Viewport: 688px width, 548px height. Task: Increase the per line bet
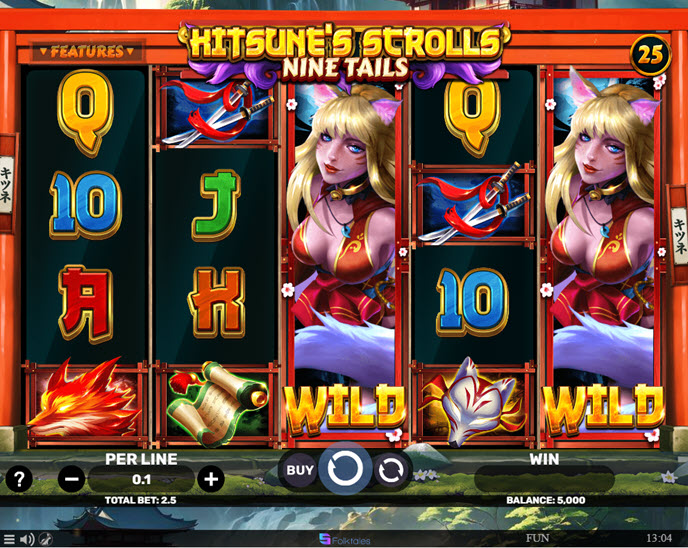pos(211,479)
